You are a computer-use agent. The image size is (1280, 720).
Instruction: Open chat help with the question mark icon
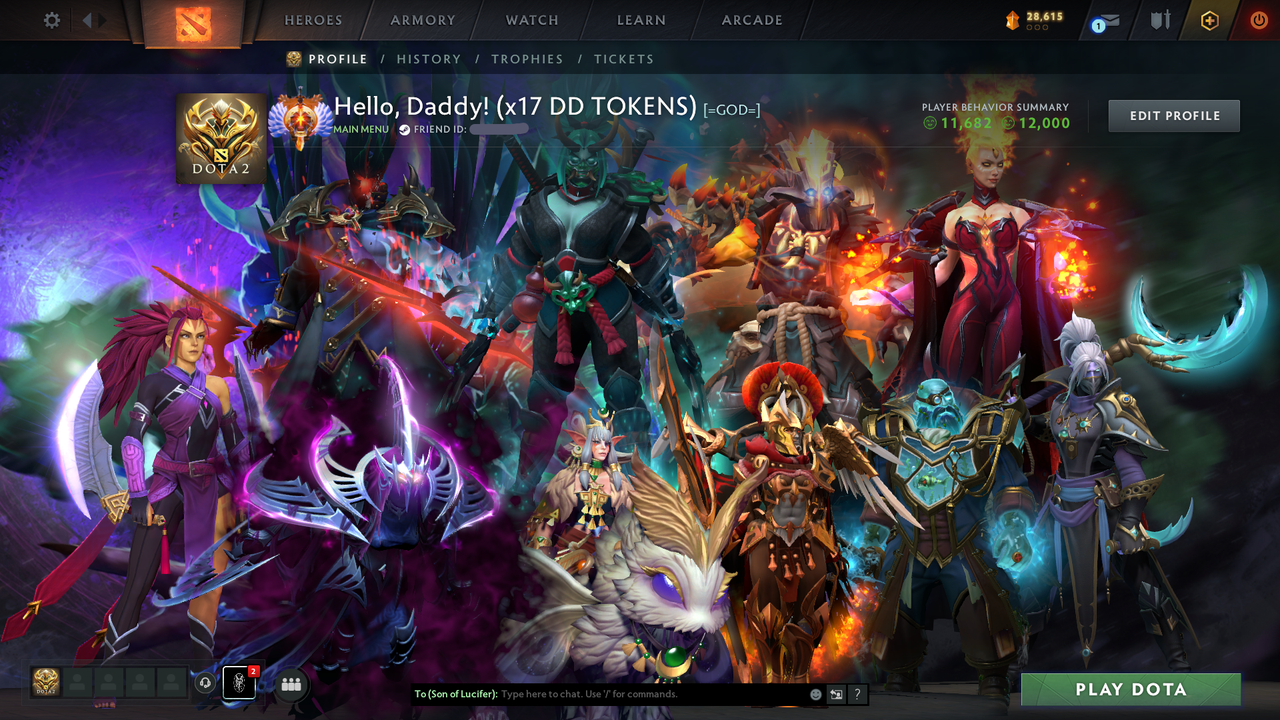point(857,694)
